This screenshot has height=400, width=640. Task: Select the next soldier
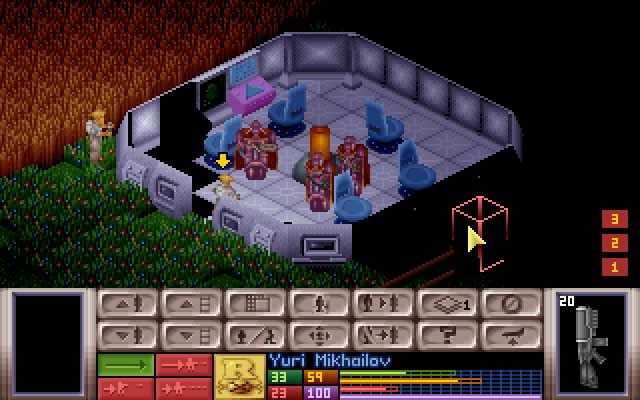point(382,304)
